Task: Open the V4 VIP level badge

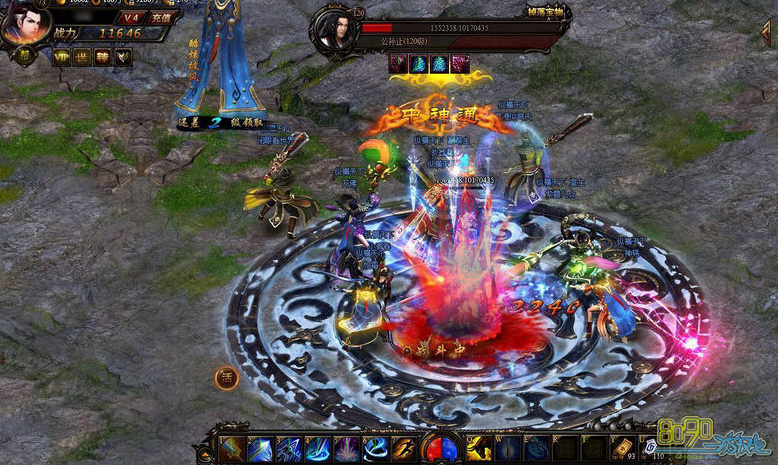Action: [130, 18]
